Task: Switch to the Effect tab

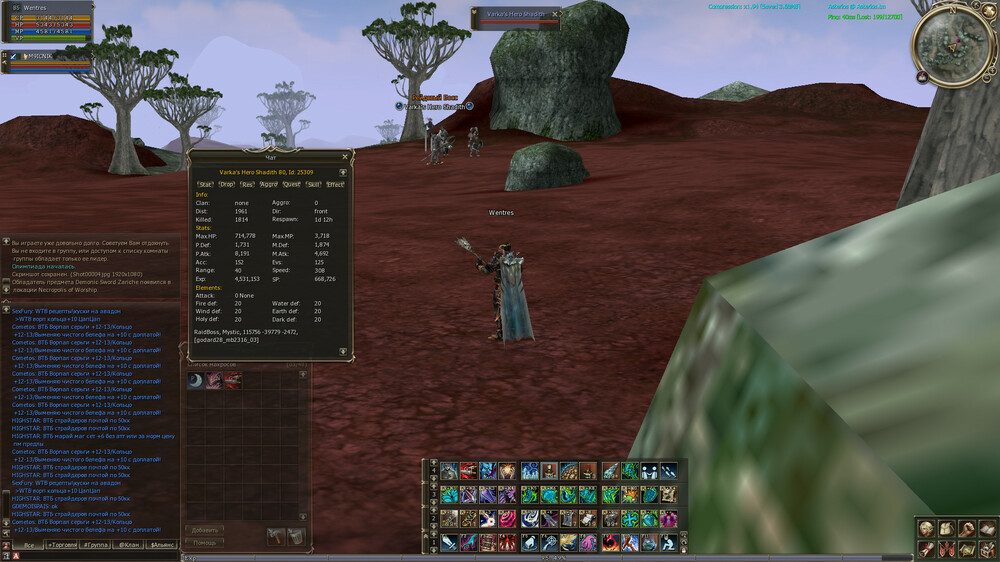Action: click(335, 184)
